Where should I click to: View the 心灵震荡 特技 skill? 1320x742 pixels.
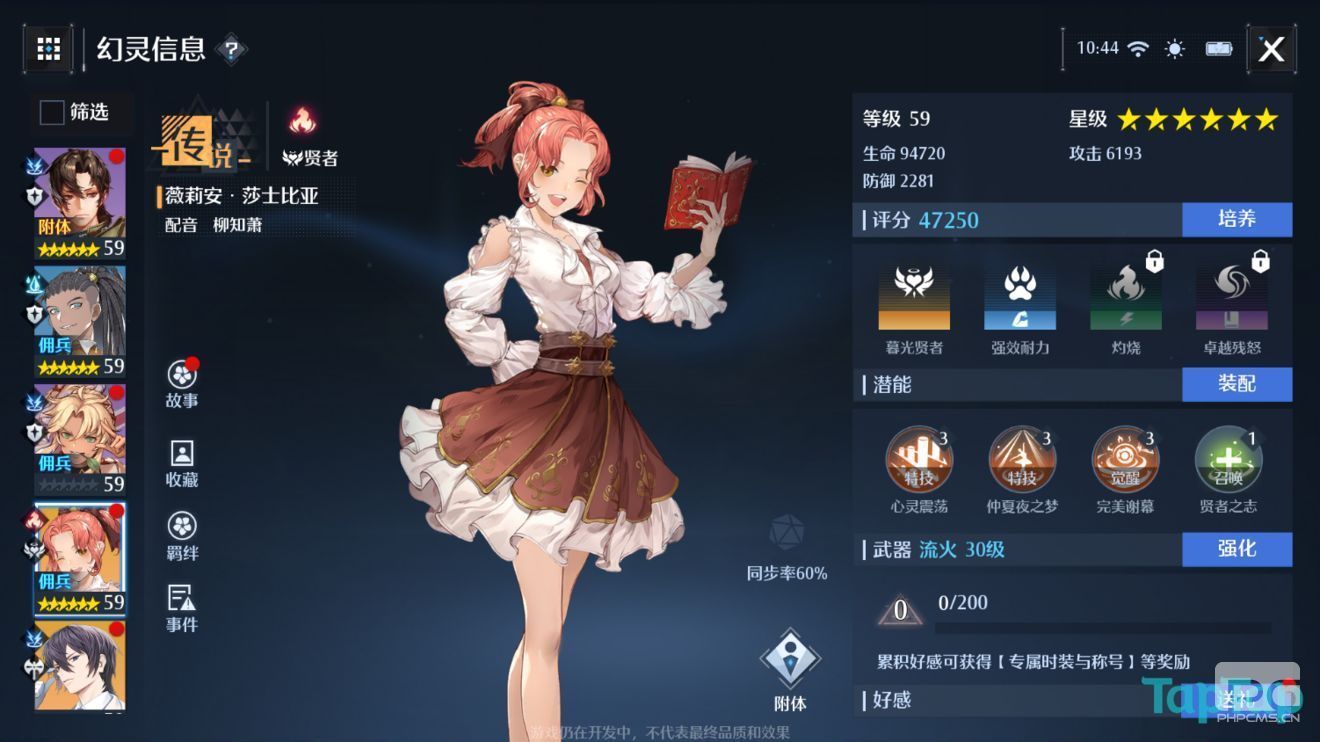[x=920, y=460]
